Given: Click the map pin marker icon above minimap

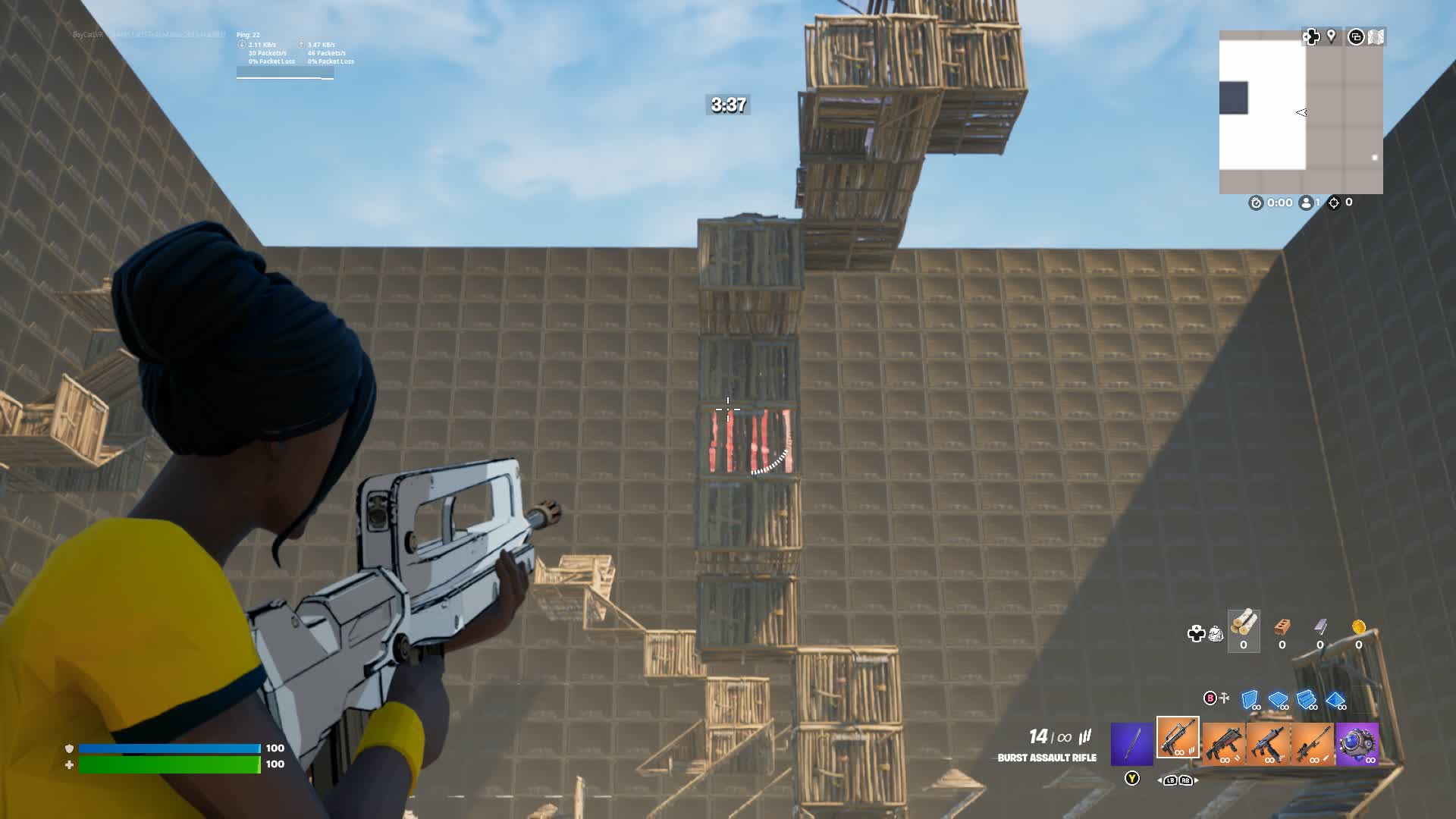Looking at the screenshot, I should pos(1331,36).
